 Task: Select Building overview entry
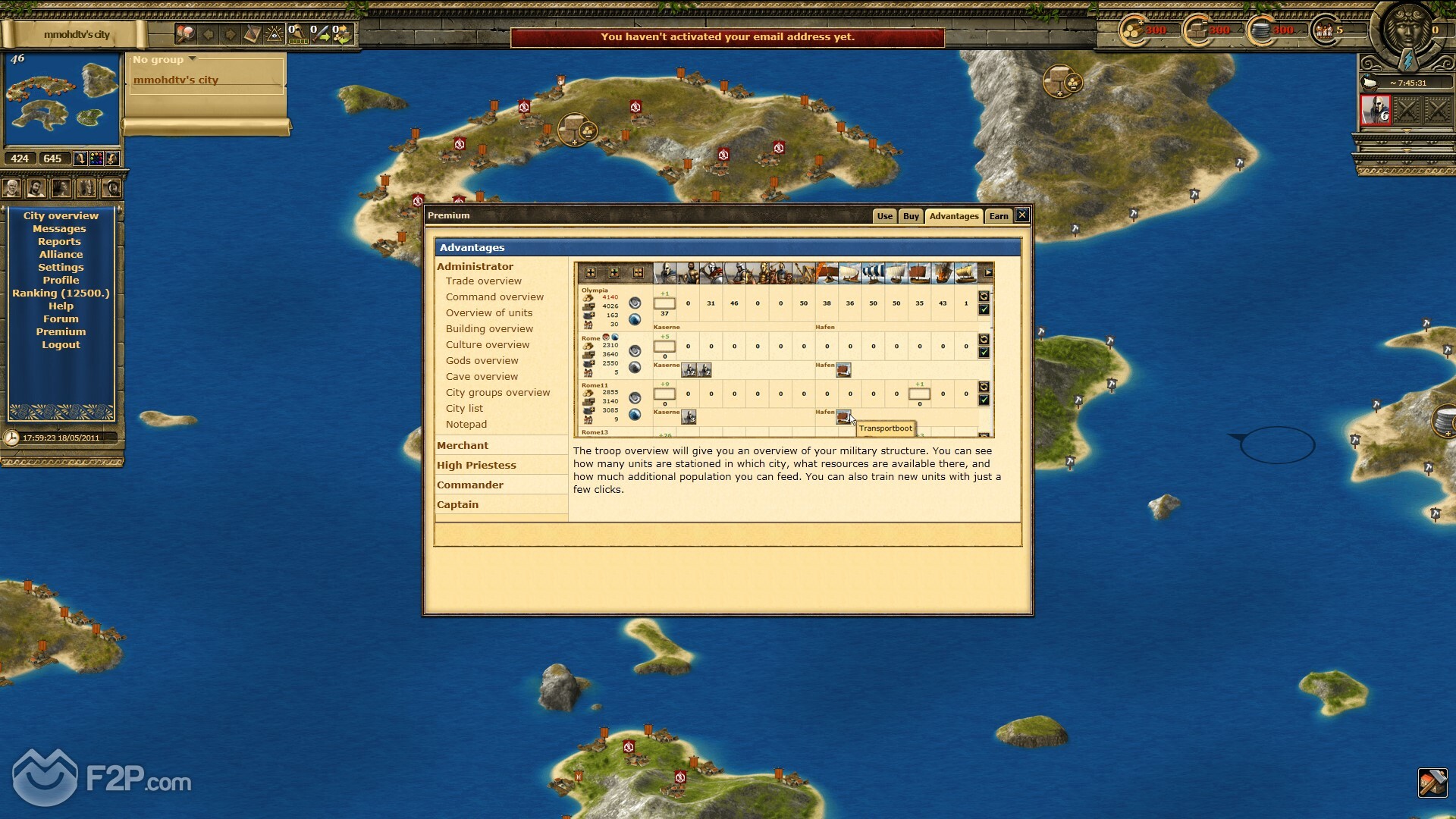pos(489,329)
